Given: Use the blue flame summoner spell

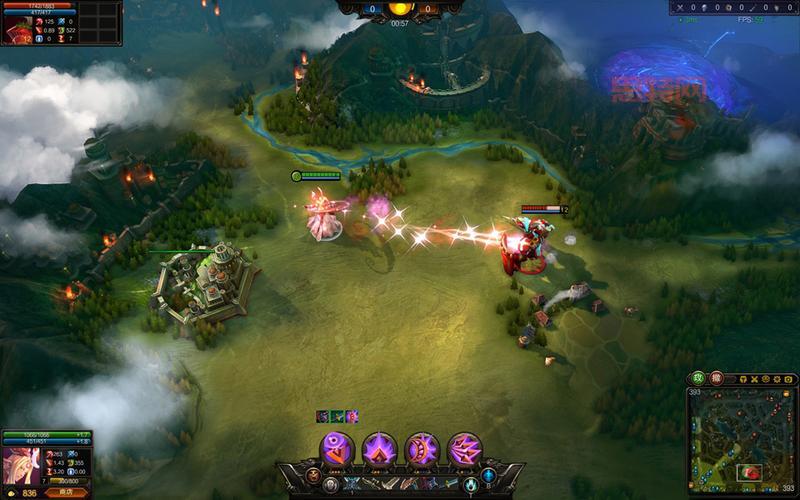Looking at the screenshot, I should pos(470,485).
